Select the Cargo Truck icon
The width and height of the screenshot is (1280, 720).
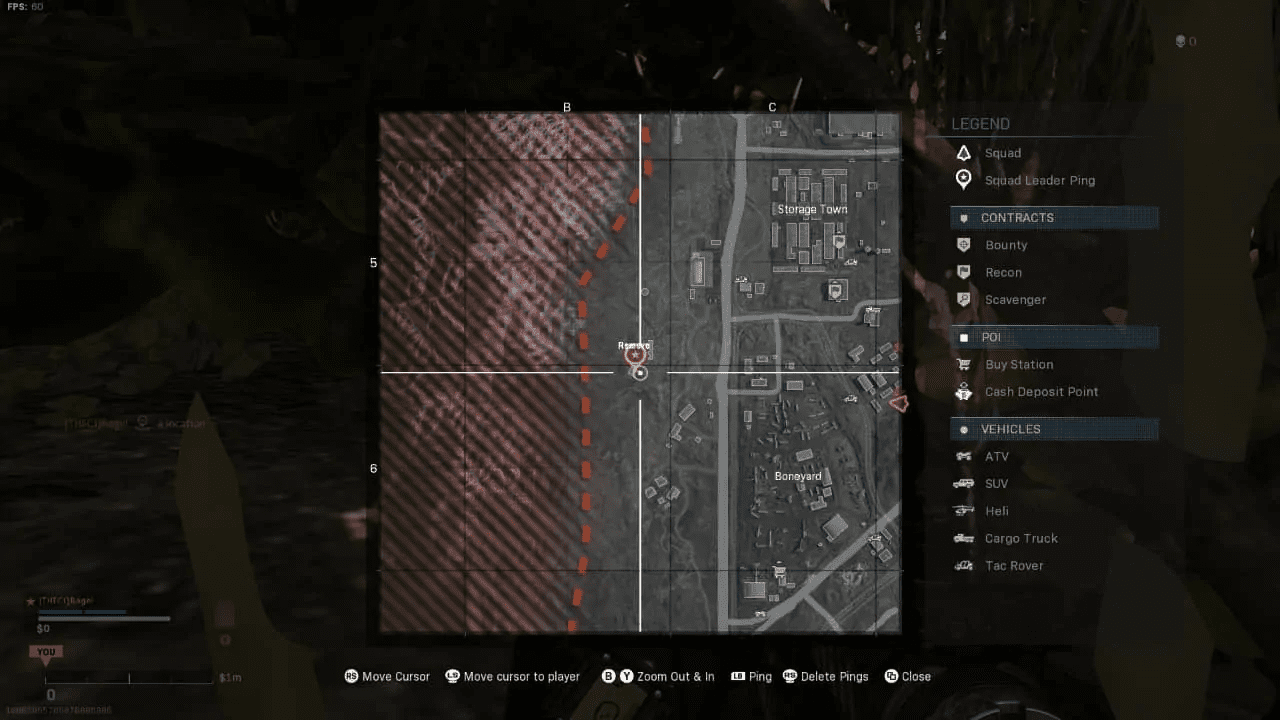[x=963, y=538]
